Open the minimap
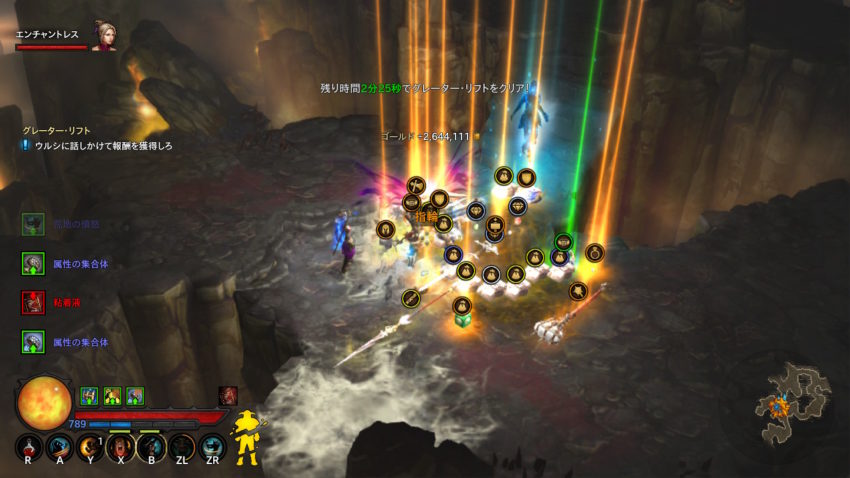The height and width of the screenshot is (478, 850). point(792,403)
